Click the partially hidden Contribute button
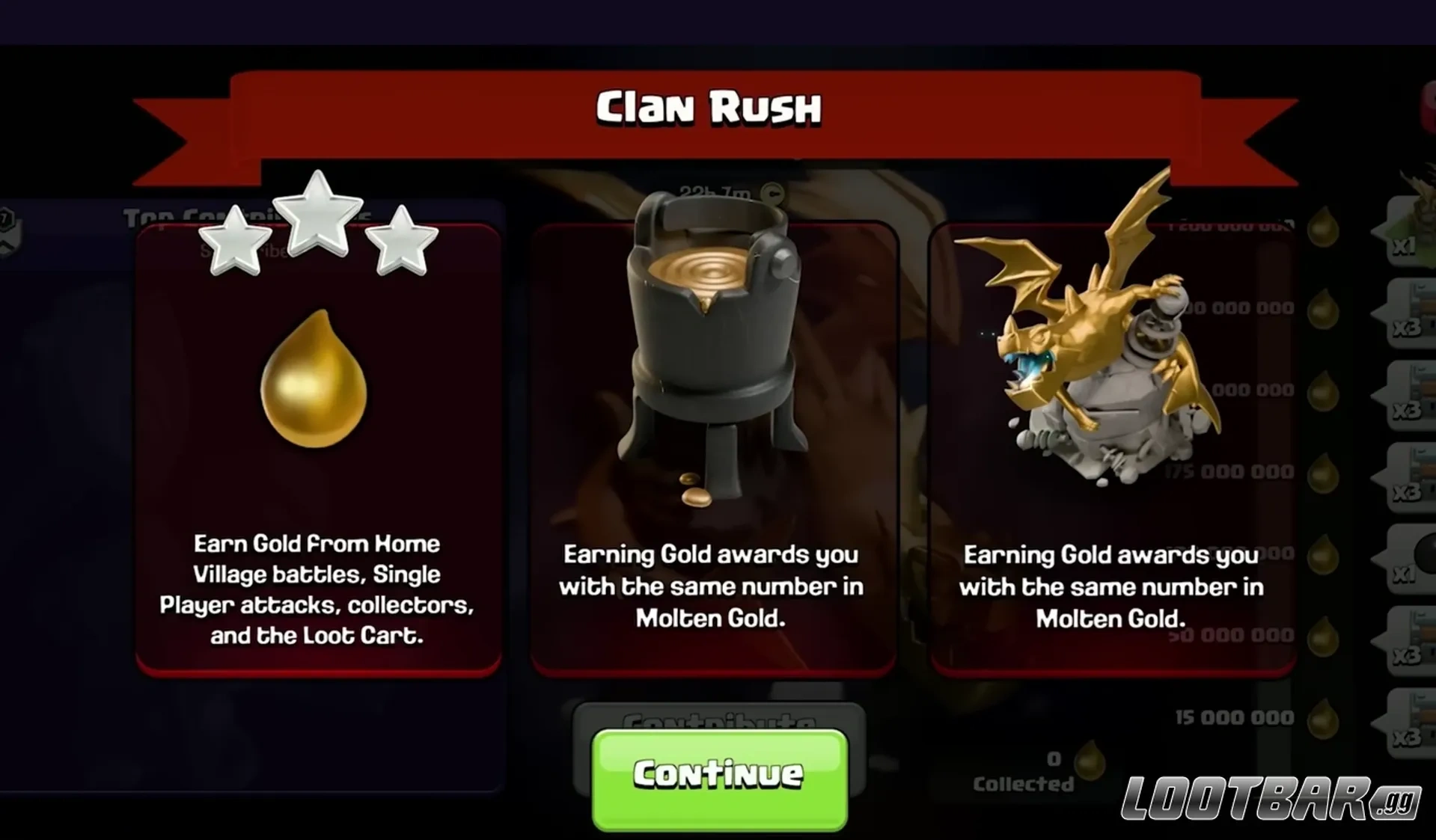Viewport: 1436px width, 840px height. point(718,720)
